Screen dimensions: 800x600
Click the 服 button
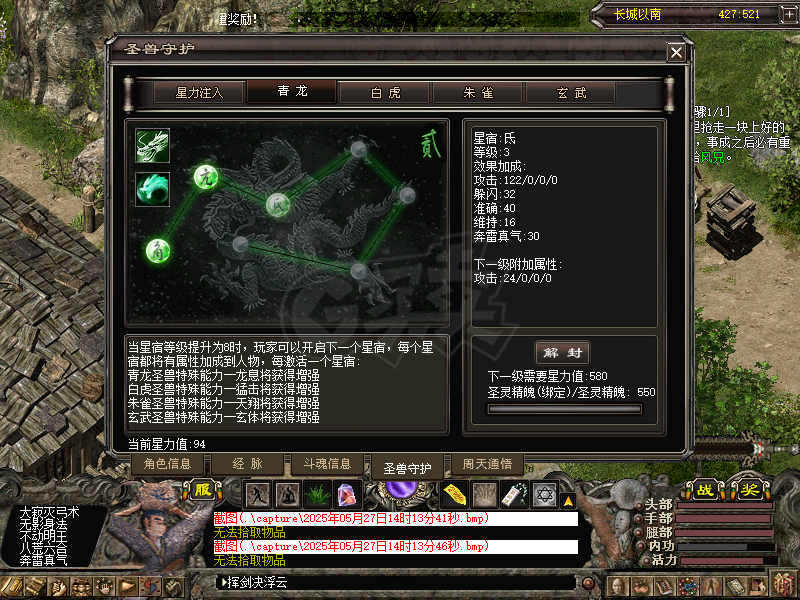pyautogui.click(x=203, y=491)
